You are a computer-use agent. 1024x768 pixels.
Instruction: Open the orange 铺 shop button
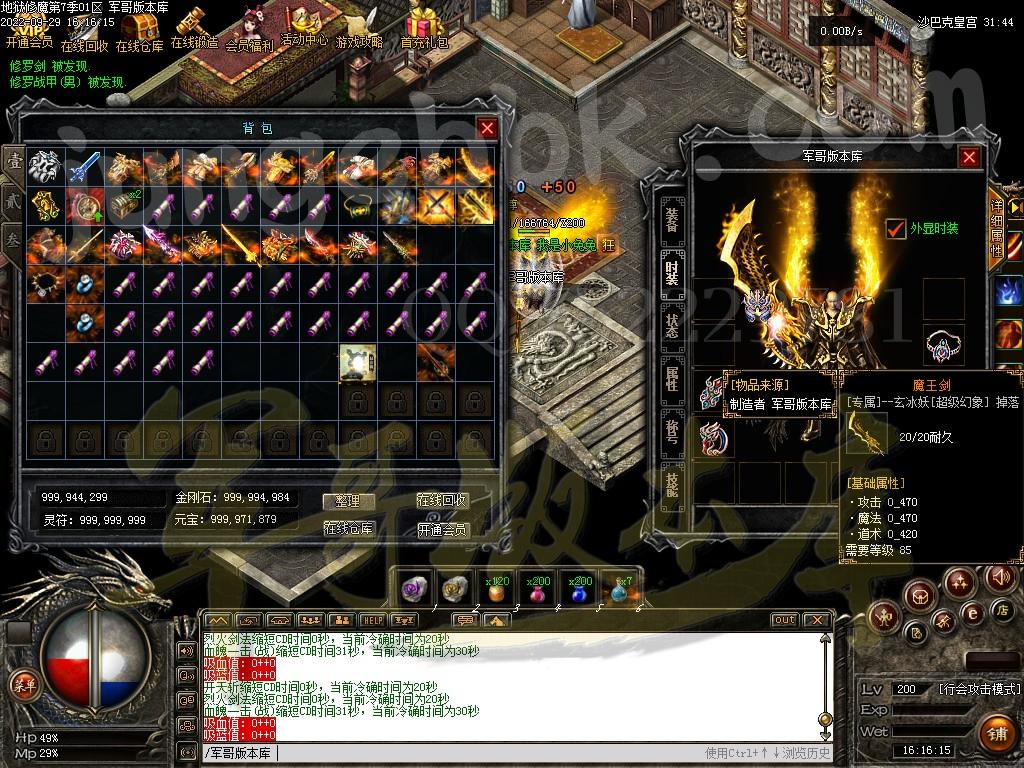pyautogui.click(x=995, y=732)
